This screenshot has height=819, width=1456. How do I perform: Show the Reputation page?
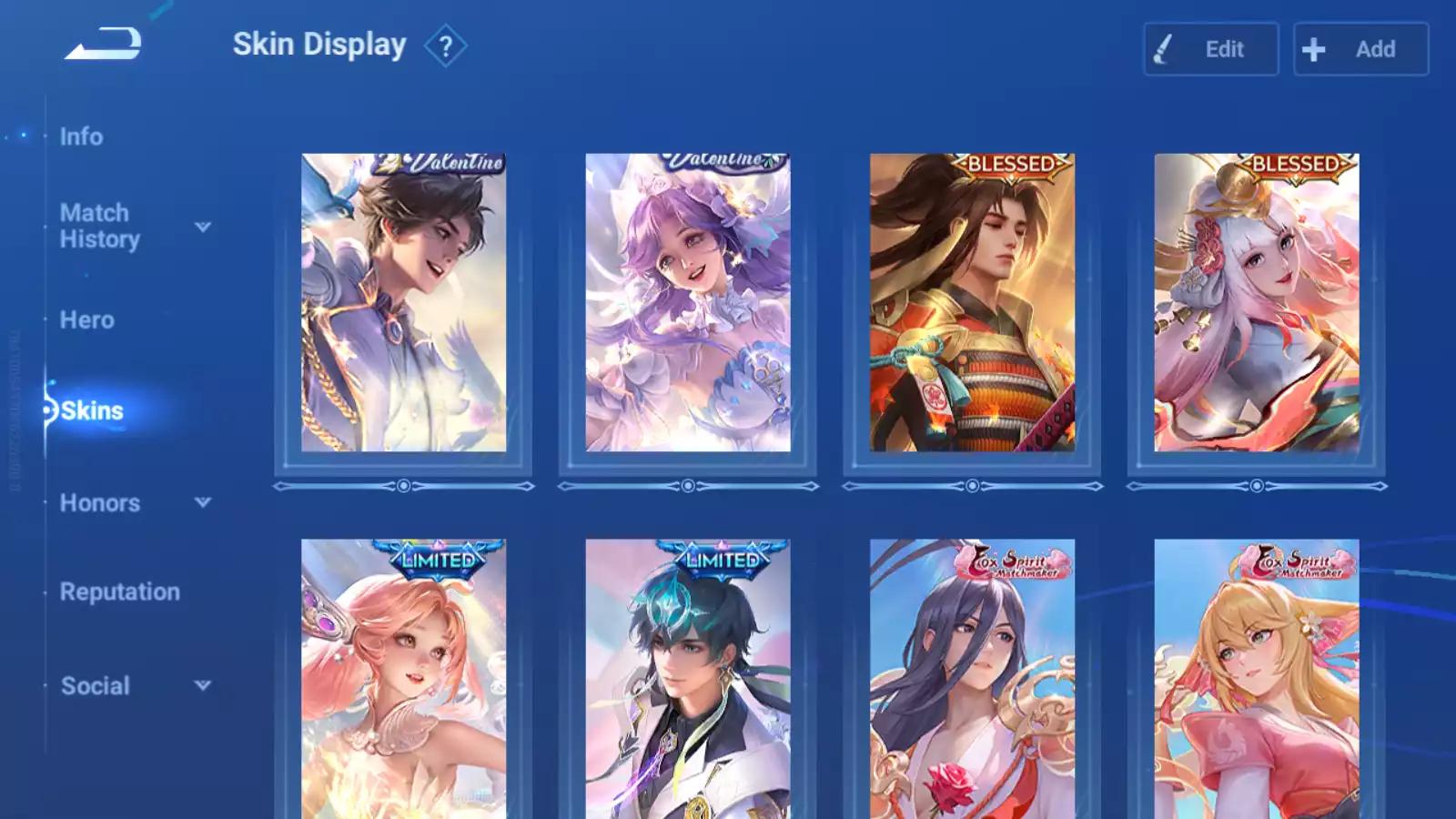pos(120,592)
